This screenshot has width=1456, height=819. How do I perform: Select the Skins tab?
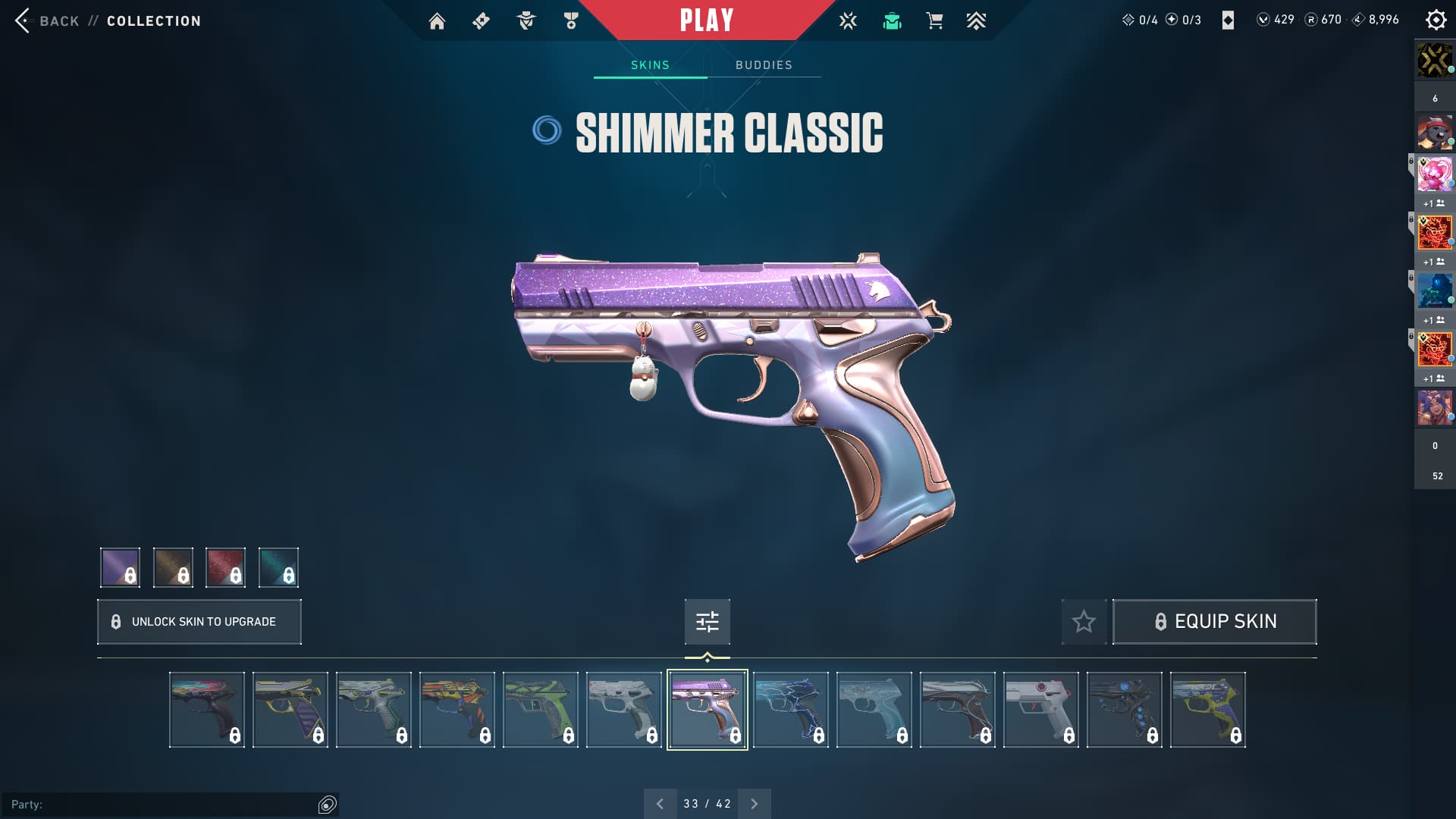(x=650, y=65)
